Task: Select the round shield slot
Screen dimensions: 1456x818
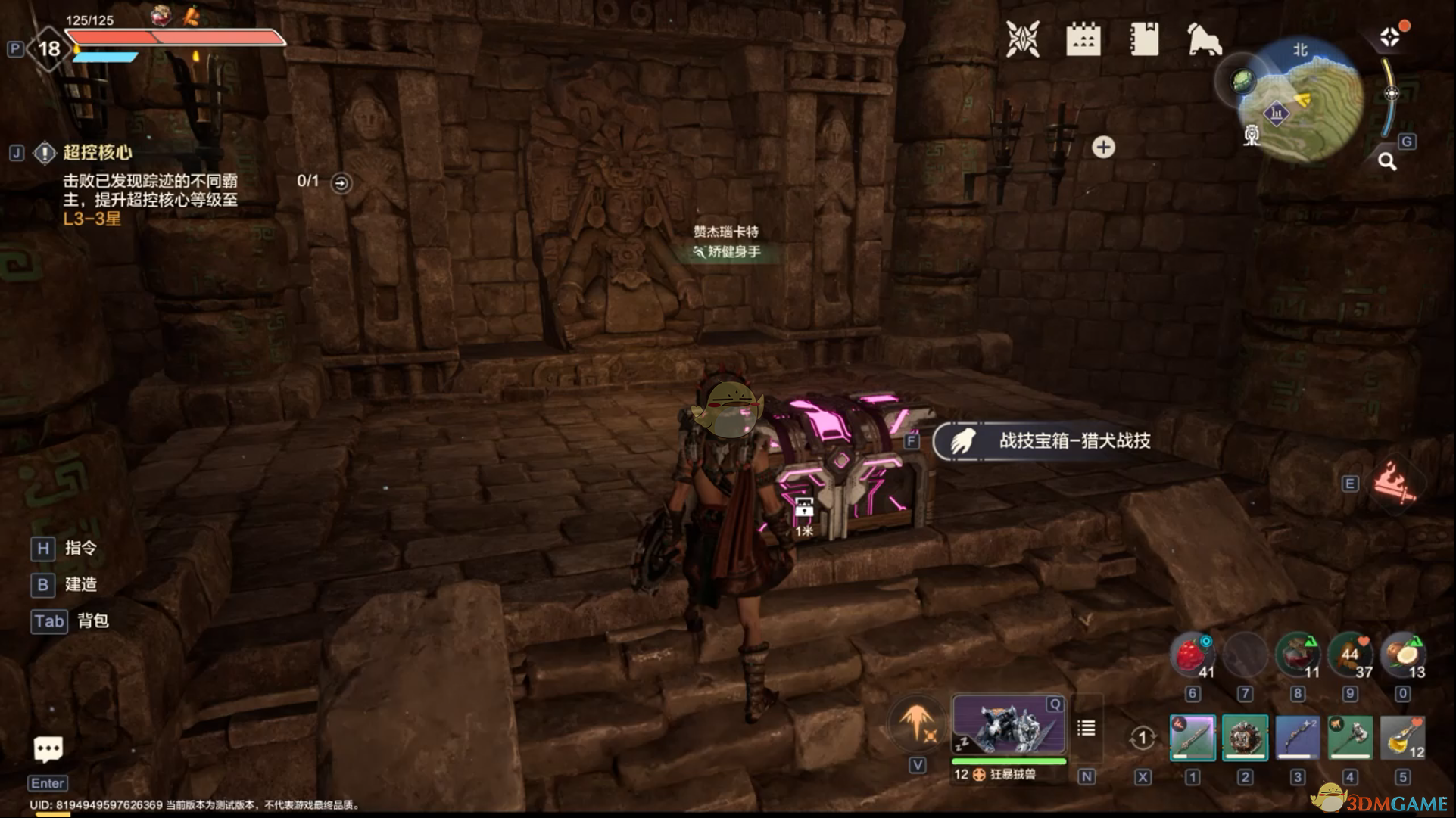Action: (1245, 737)
